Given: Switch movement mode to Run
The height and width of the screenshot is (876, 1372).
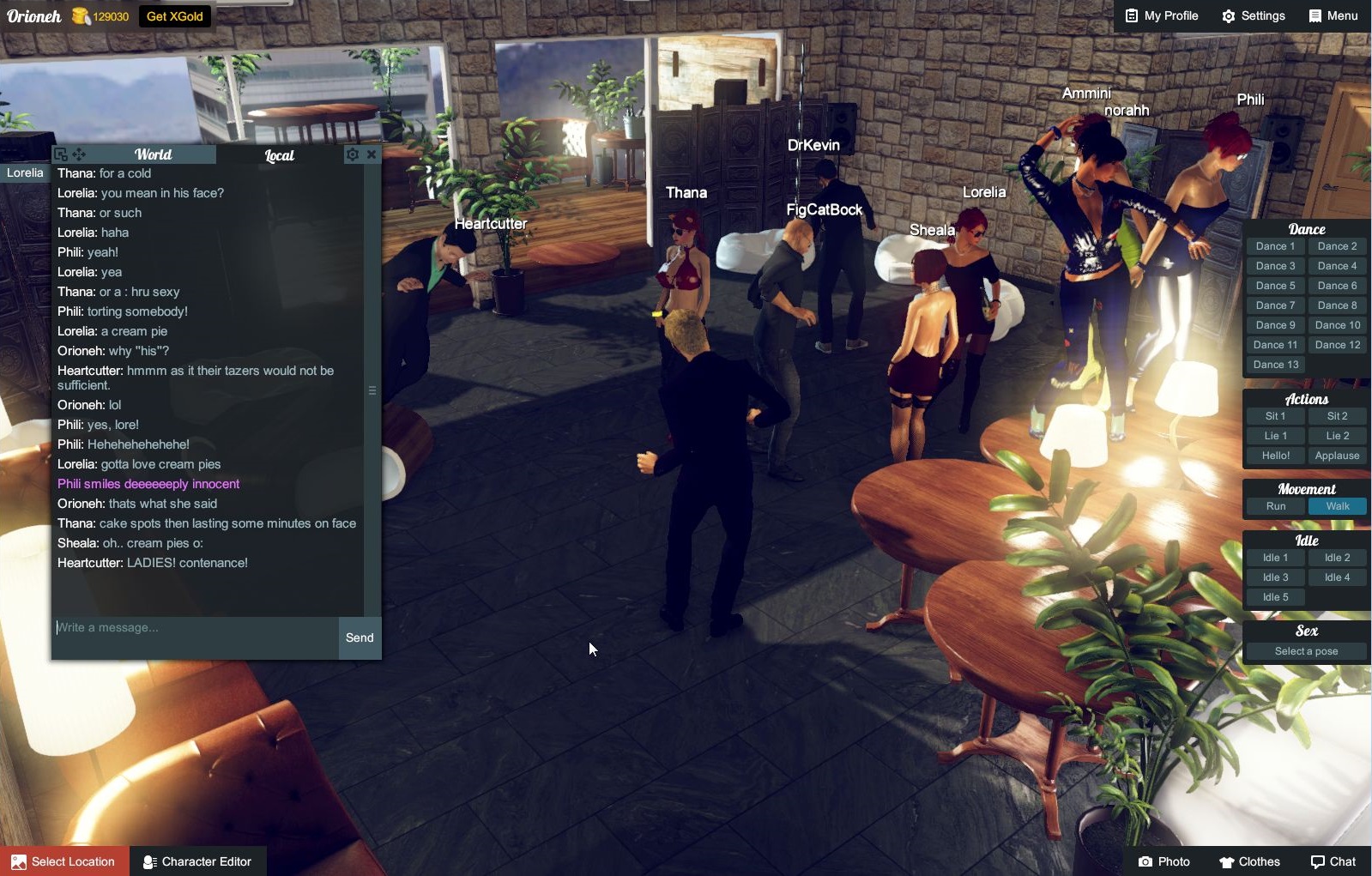Looking at the screenshot, I should 1276,506.
